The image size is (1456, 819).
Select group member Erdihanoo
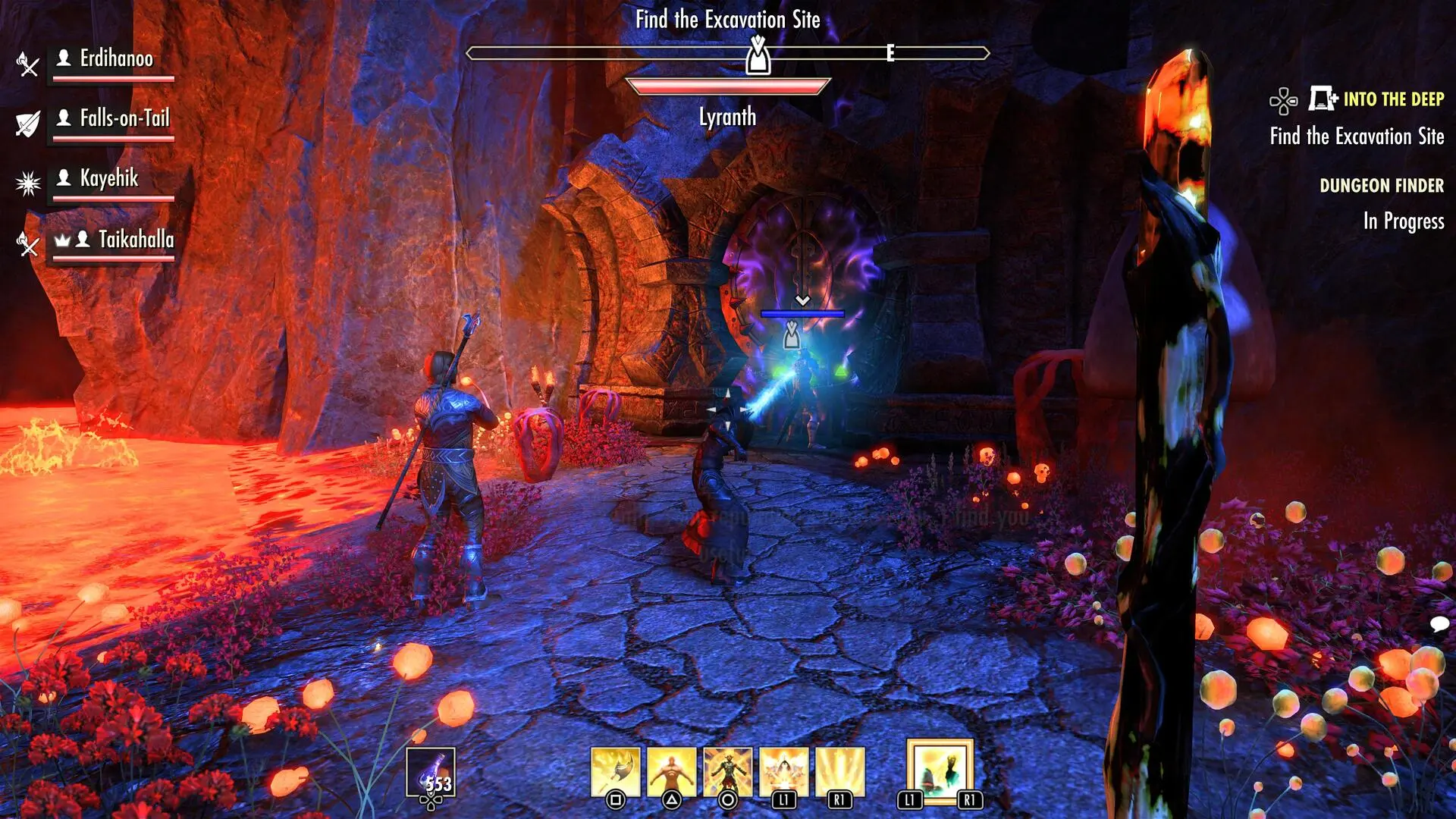(116, 59)
